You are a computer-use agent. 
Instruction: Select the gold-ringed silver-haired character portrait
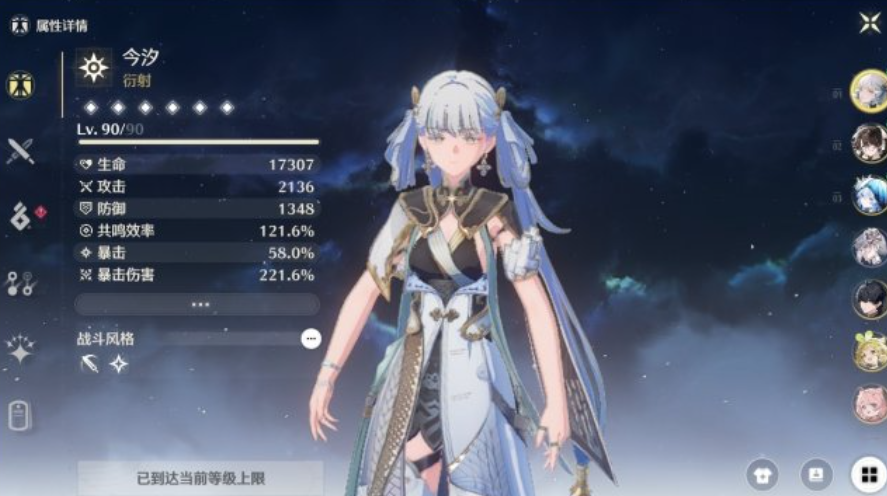point(869,90)
